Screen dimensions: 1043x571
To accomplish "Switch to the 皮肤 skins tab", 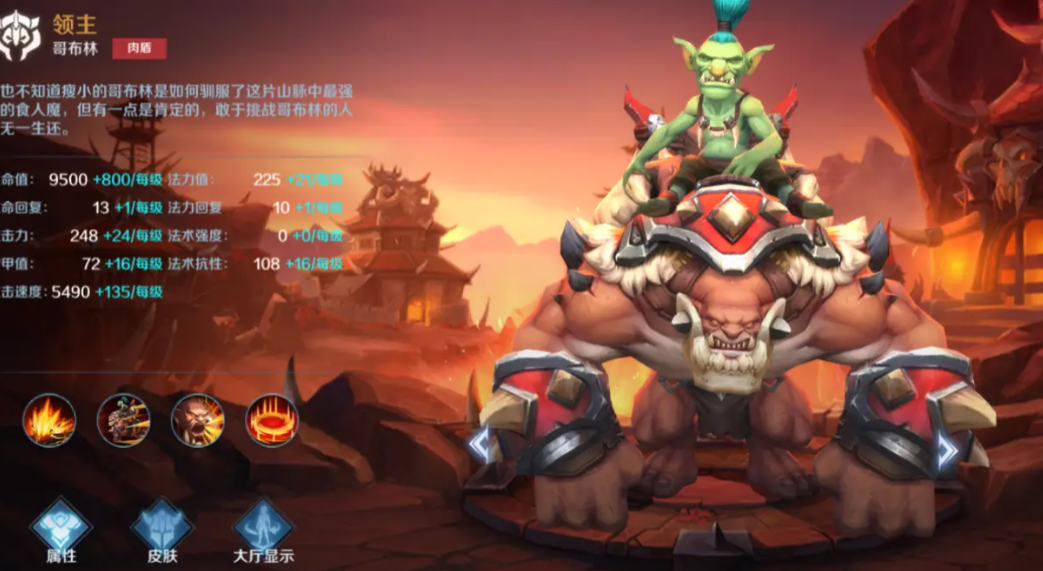I will click(x=161, y=529).
